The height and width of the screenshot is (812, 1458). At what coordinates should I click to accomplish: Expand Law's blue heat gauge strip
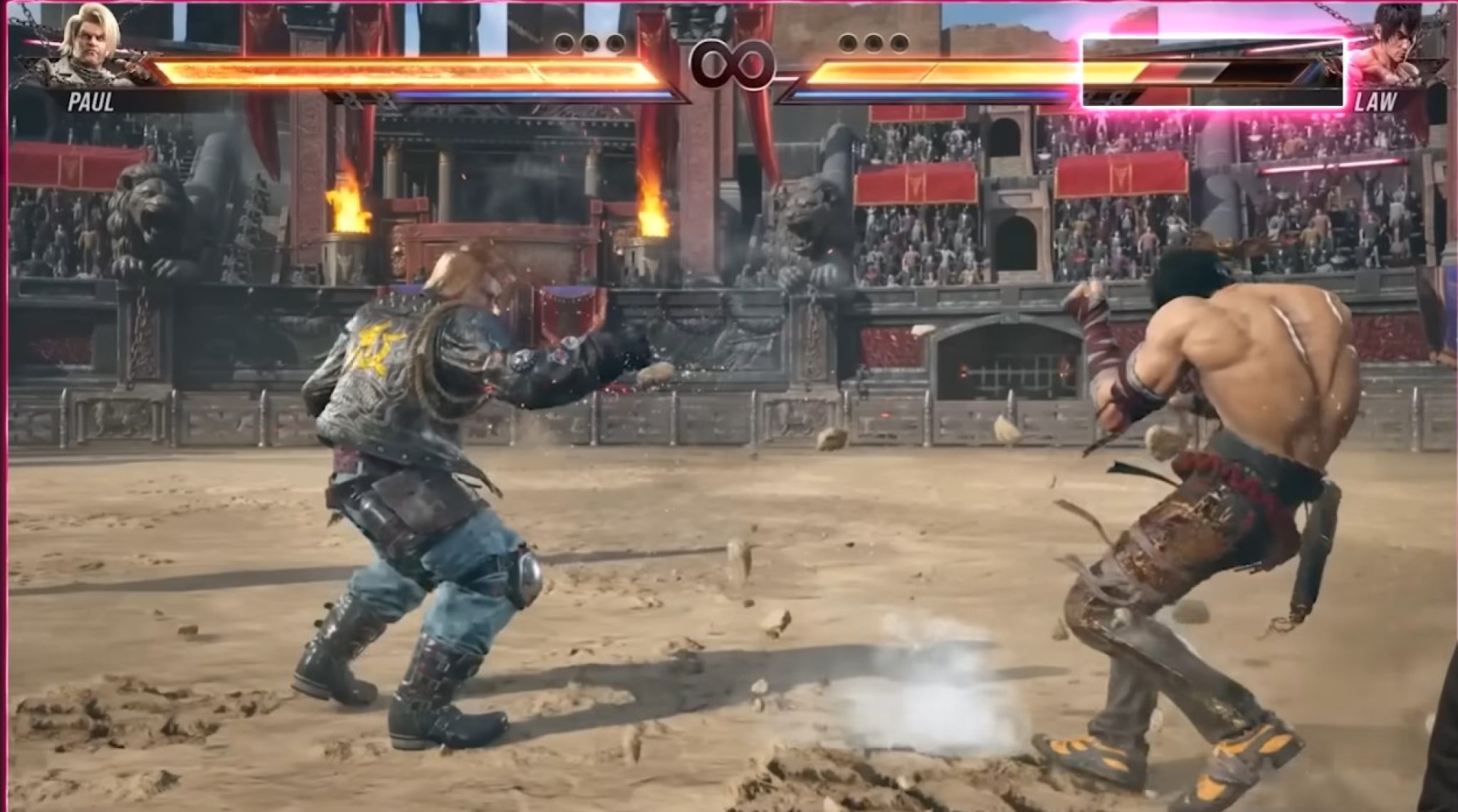pos(925,95)
